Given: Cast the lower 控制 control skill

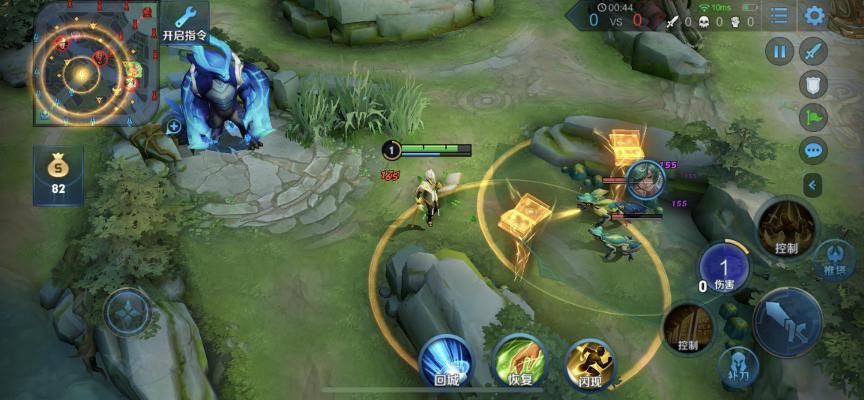Looking at the screenshot, I should click(688, 327).
